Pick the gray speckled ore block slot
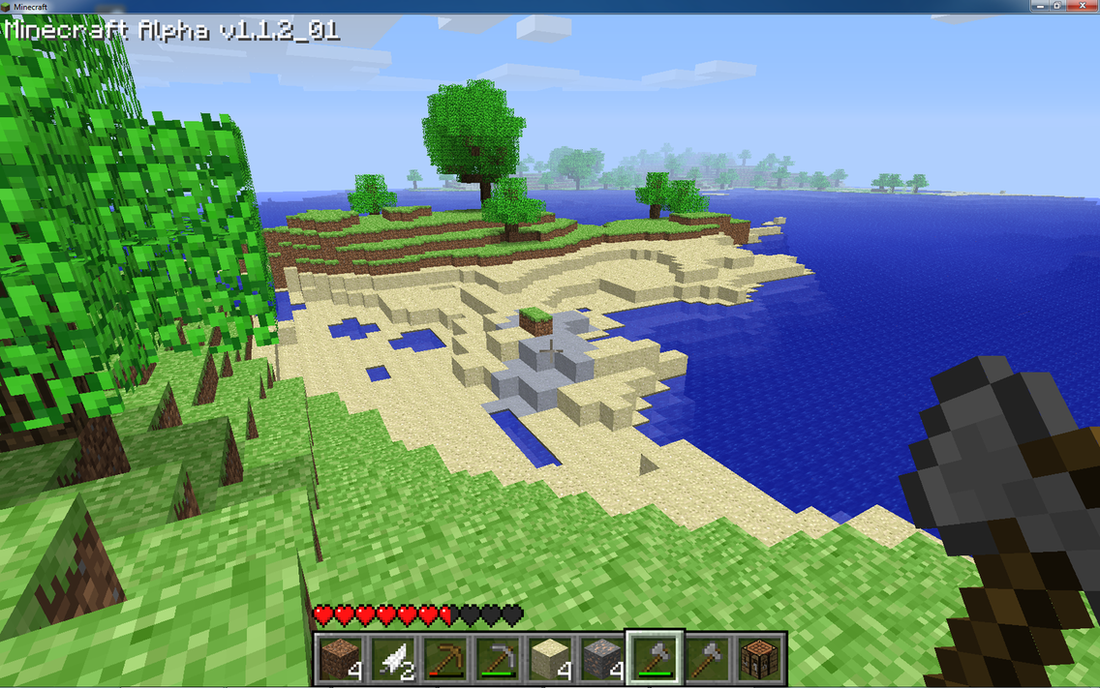1100x688 pixels. tap(601, 656)
